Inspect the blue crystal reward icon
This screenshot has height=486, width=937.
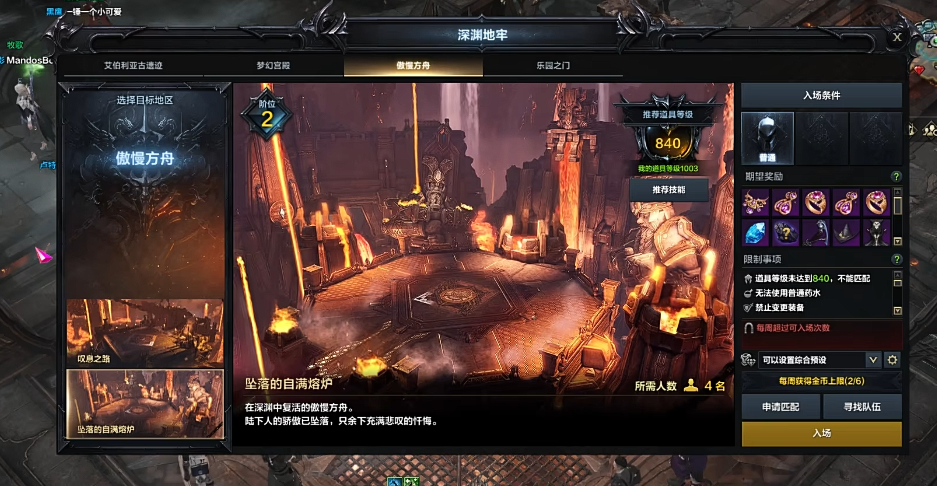(757, 232)
